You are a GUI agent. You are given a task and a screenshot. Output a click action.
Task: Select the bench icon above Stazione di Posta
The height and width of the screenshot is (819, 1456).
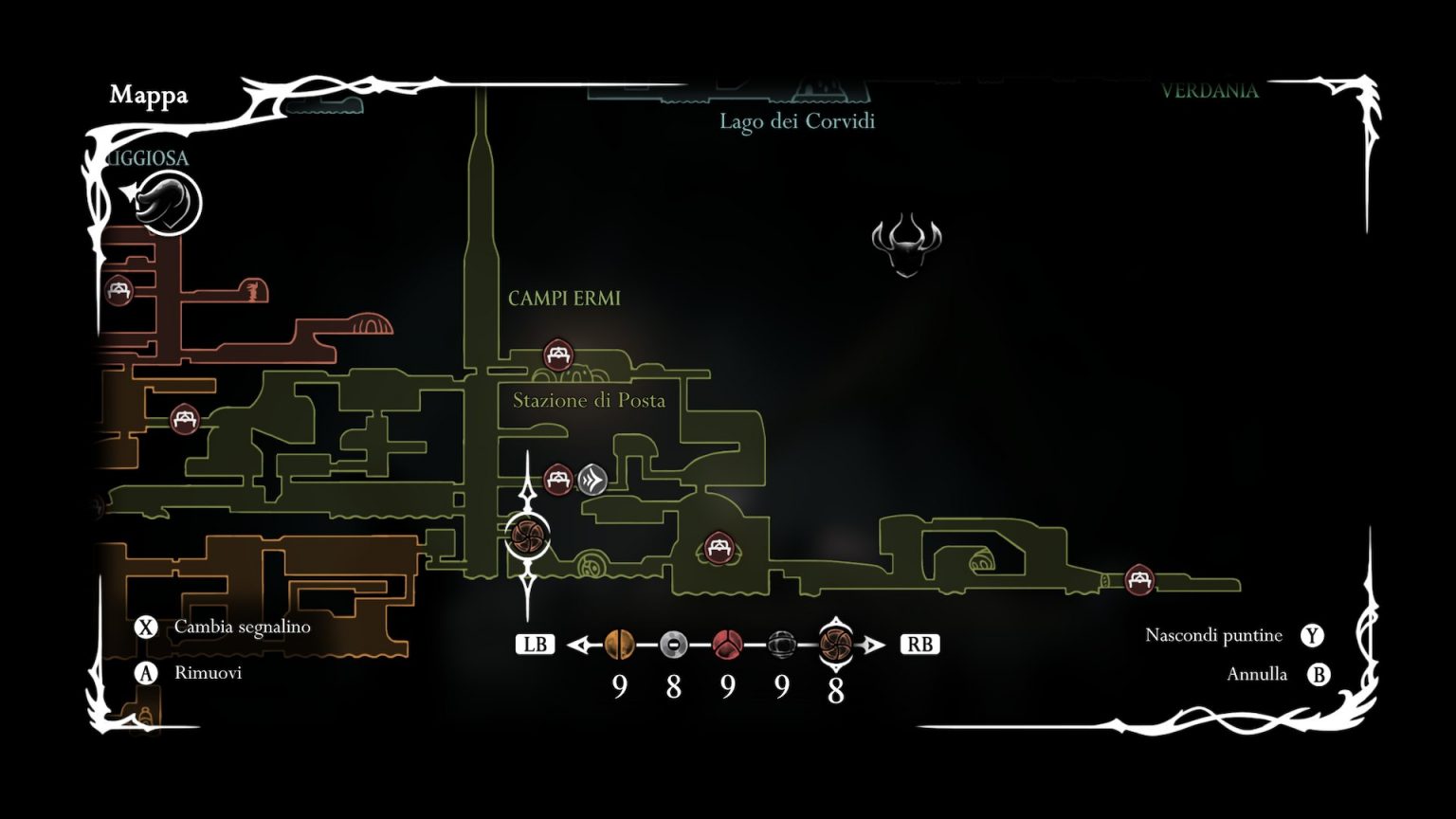click(x=557, y=355)
